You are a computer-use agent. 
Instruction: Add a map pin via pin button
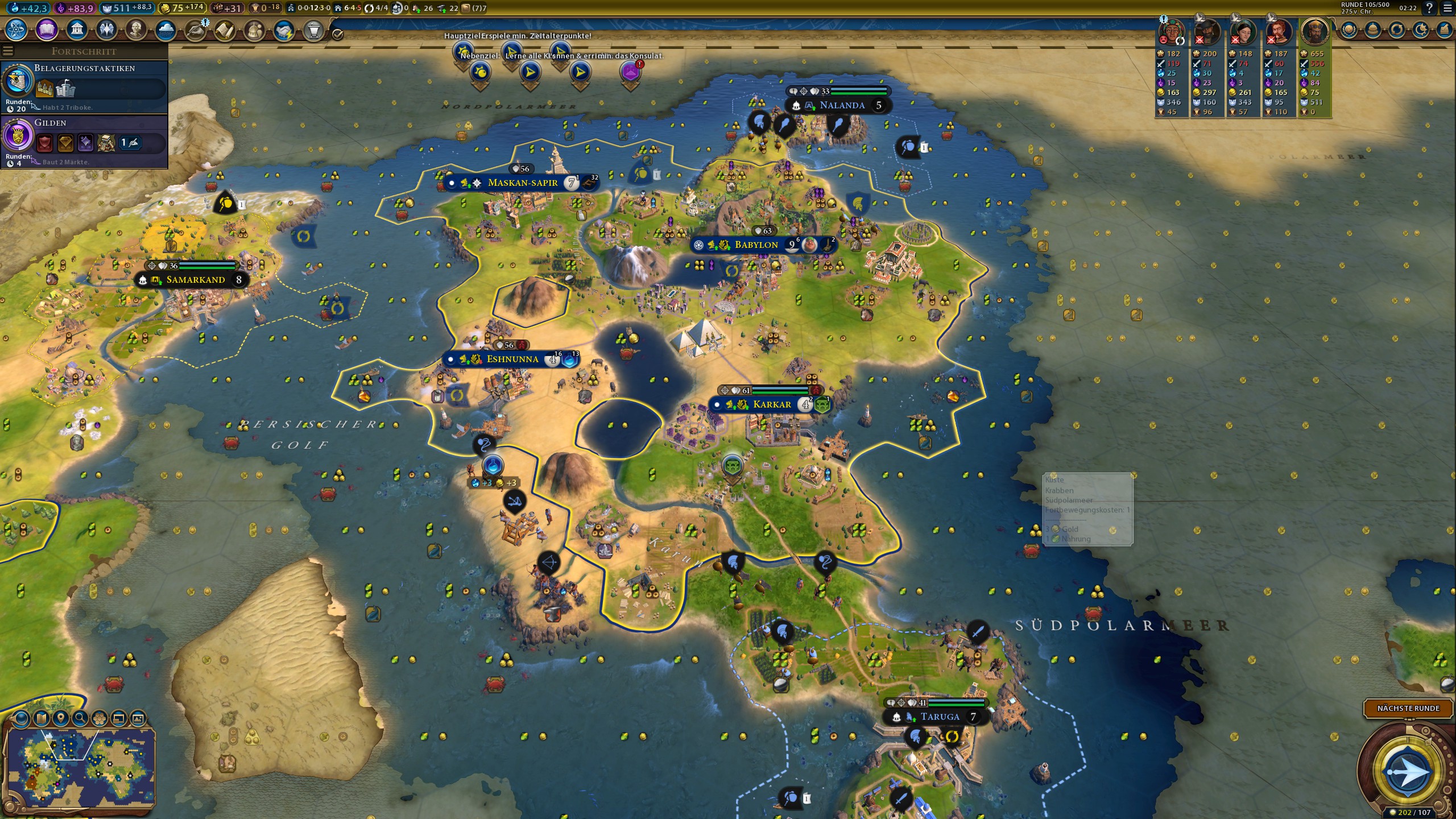click(60, 719)
